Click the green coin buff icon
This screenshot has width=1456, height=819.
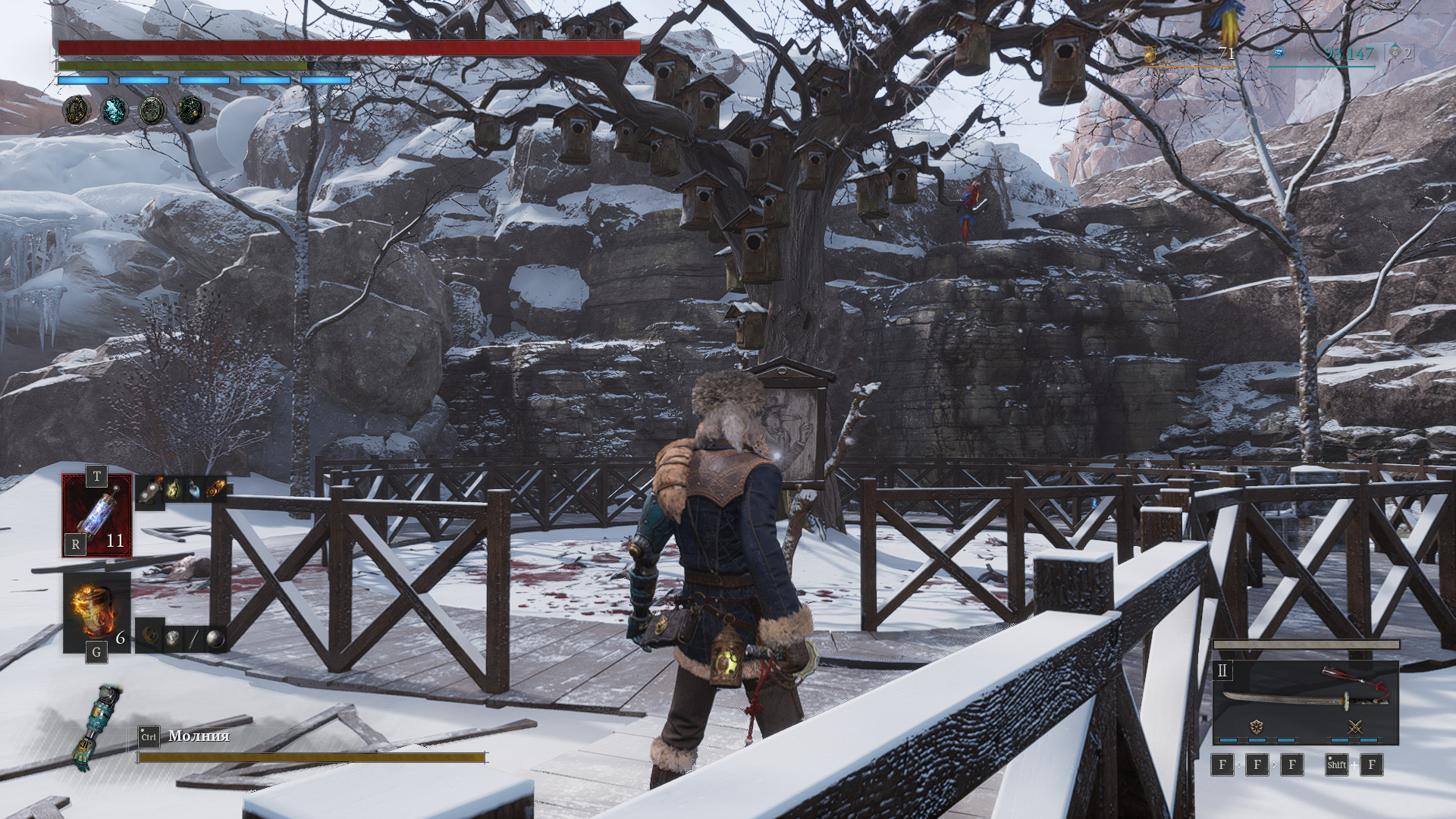[x=152, y=110]
